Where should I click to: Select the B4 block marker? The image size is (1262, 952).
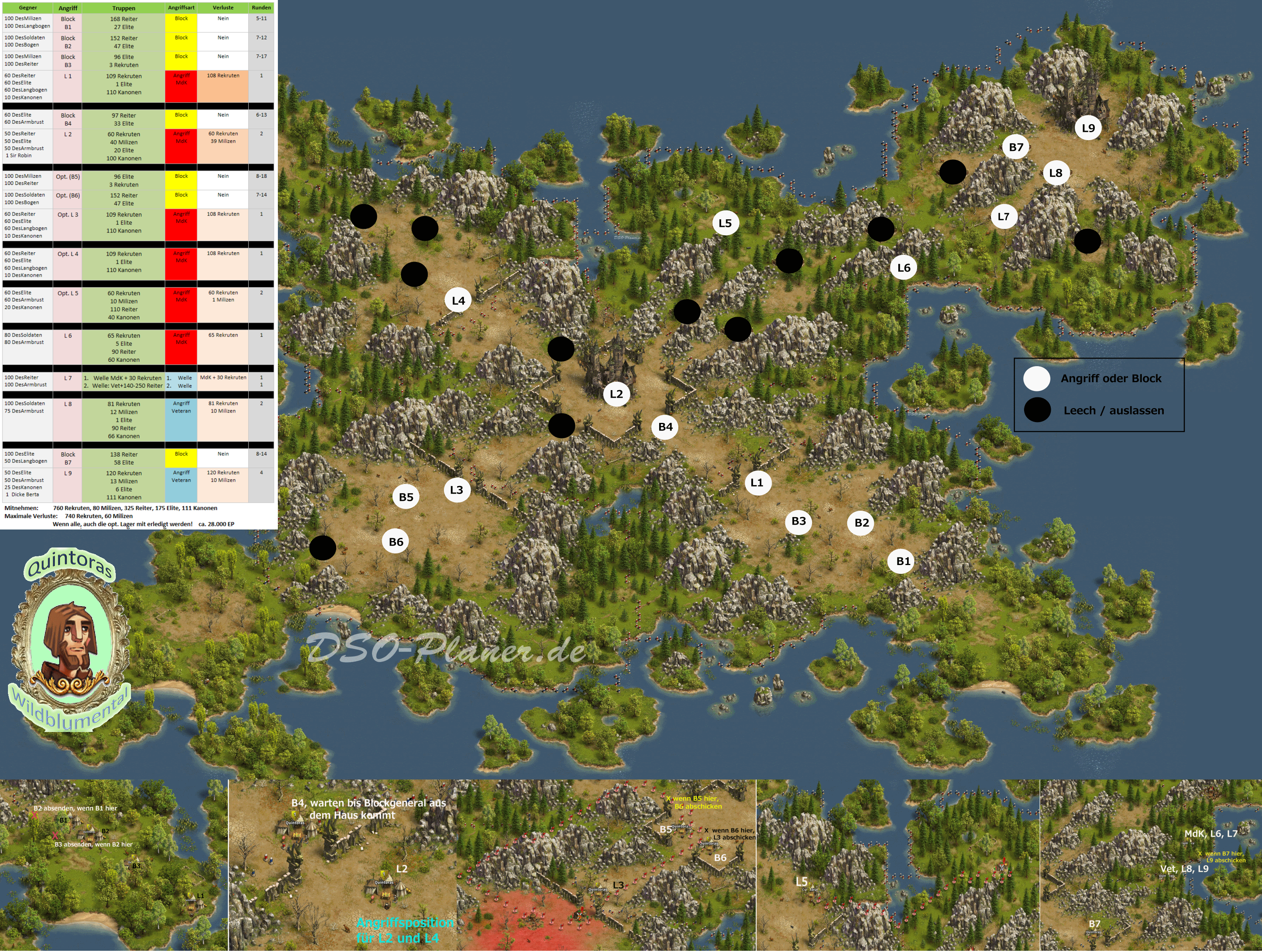click(x=665, y=427)
